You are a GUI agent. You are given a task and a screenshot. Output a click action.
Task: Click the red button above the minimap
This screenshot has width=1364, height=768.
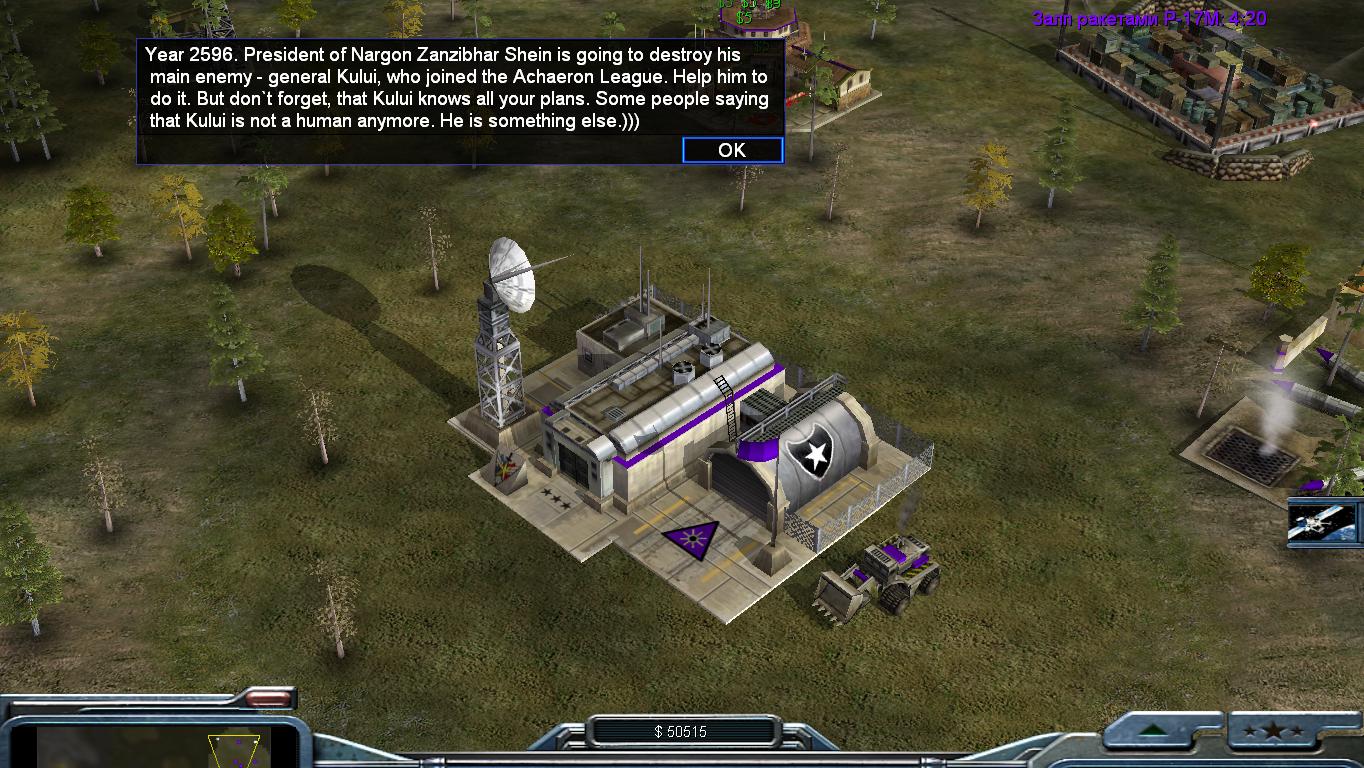(x=266, y=697)
